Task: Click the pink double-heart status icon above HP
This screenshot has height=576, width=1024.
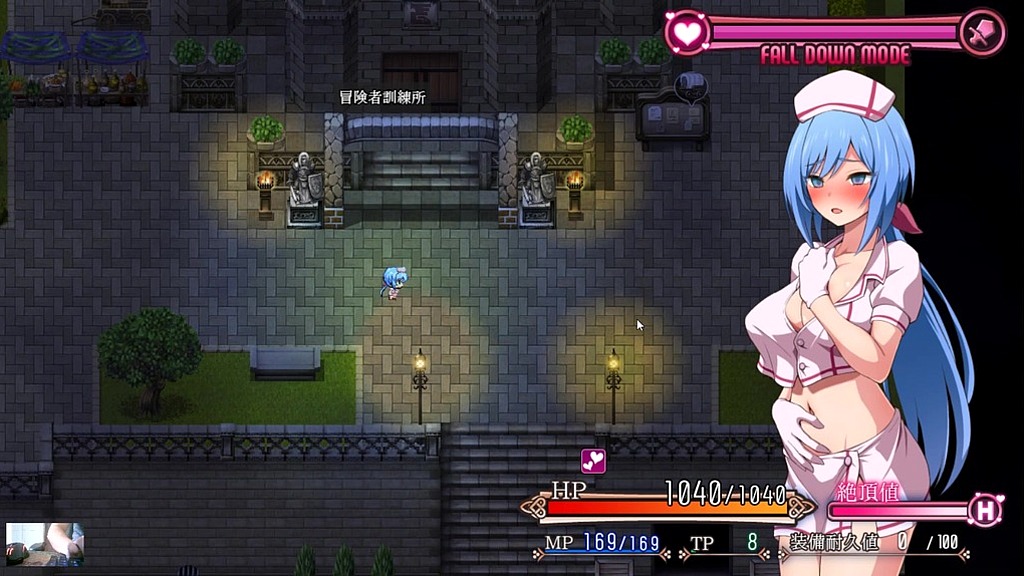Action: pyautogui.click(x=593, y=461)
